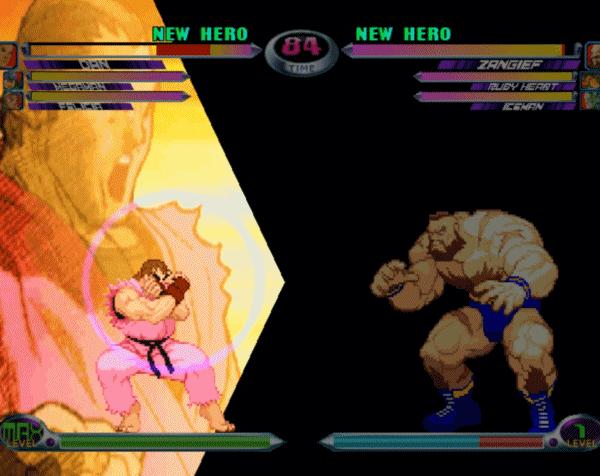
Task: Select Dan's character portrait
Action: click(x=7, y=55)
